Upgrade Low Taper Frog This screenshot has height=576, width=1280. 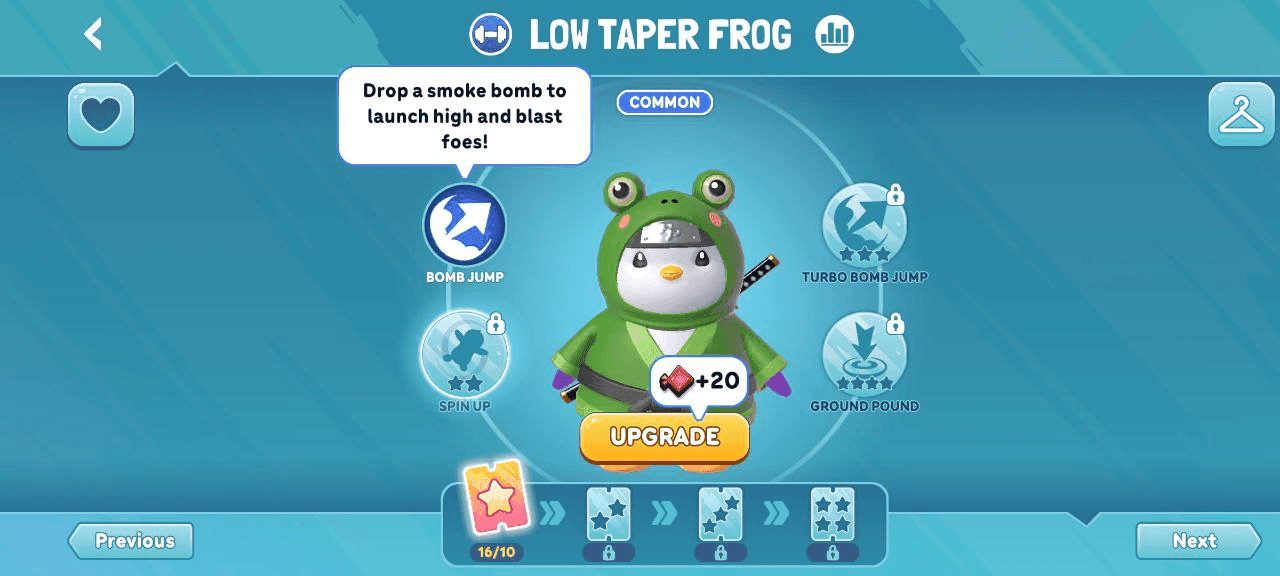[664, 437]
